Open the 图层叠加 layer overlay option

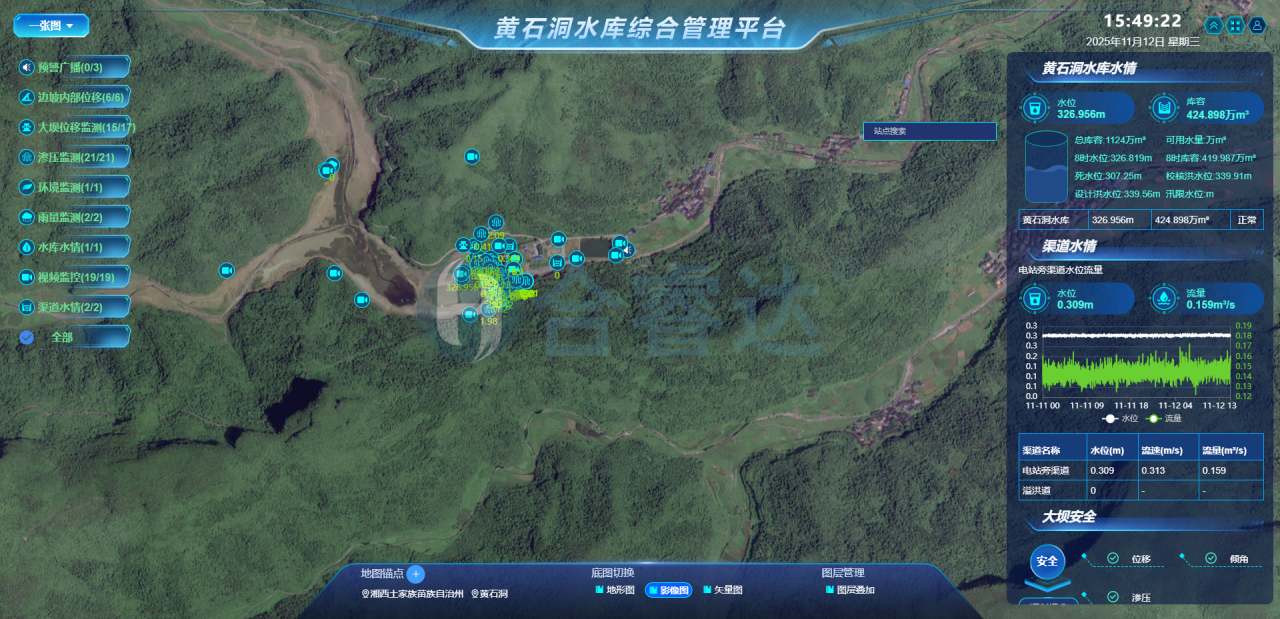[x=850, y=590]
